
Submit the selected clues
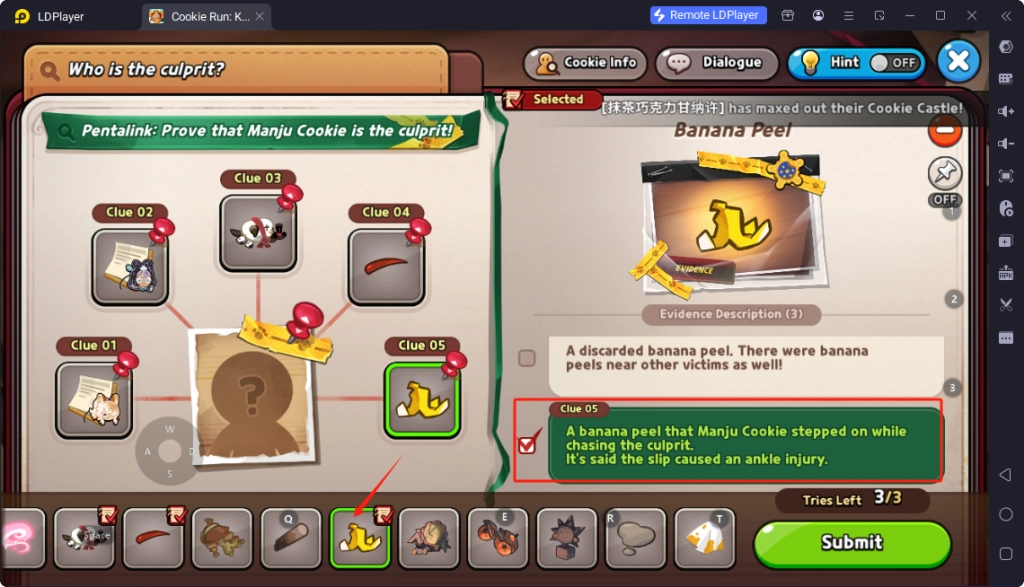pos(851,543)
